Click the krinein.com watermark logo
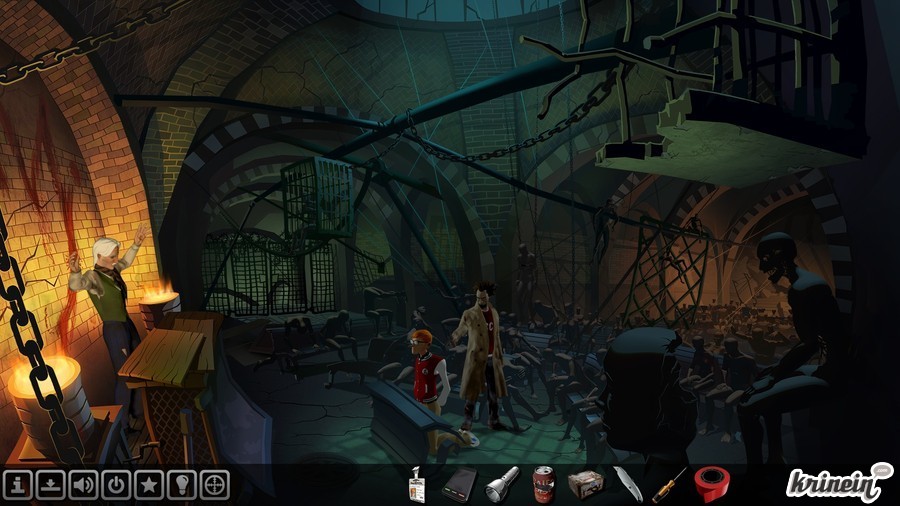900x506 pixels. [x=838, y=484]
